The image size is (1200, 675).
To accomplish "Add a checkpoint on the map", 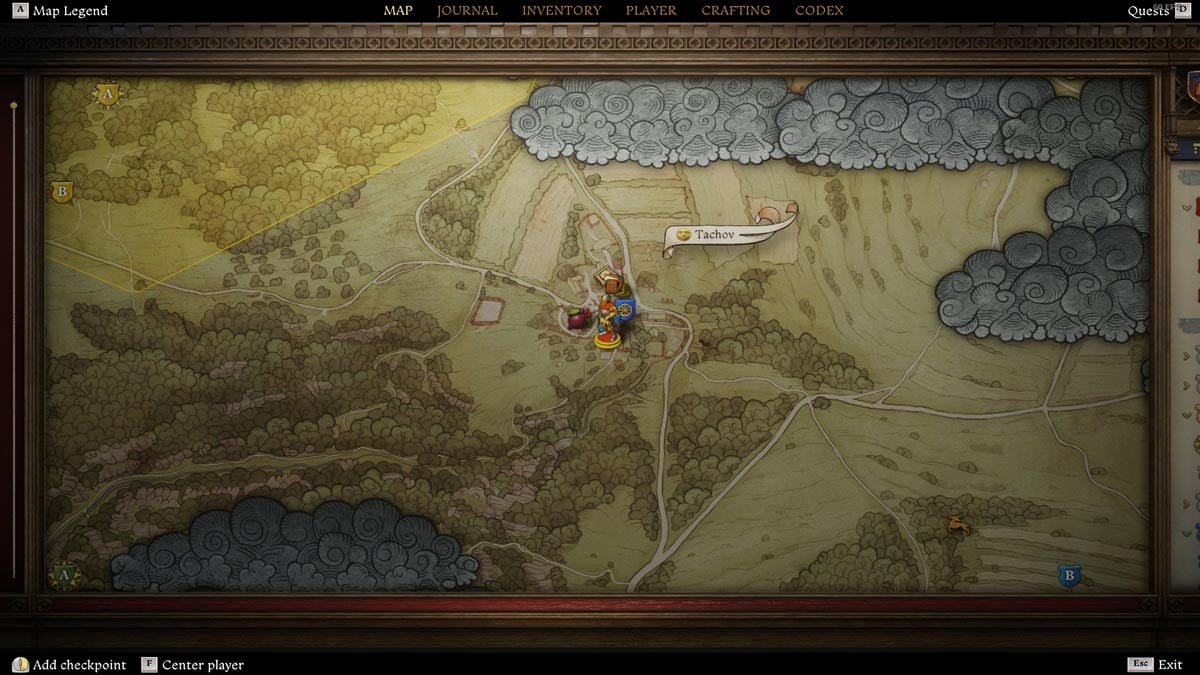I will point(79,665).
